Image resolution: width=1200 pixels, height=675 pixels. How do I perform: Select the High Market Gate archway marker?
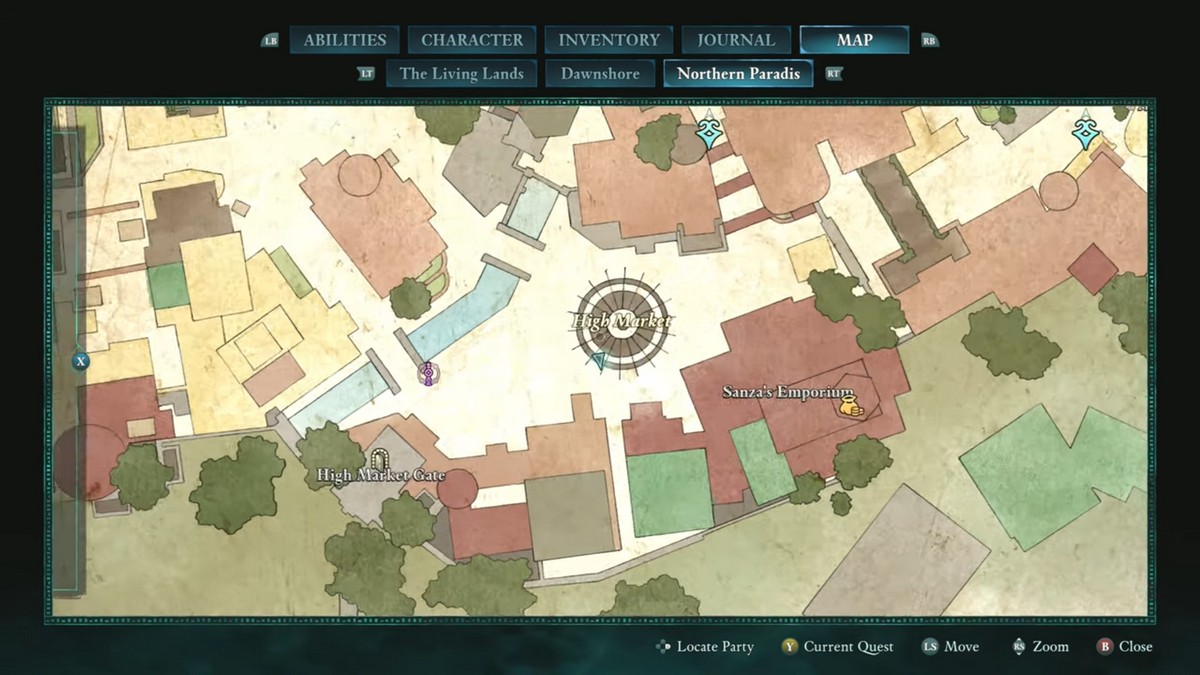click(380, 458)
